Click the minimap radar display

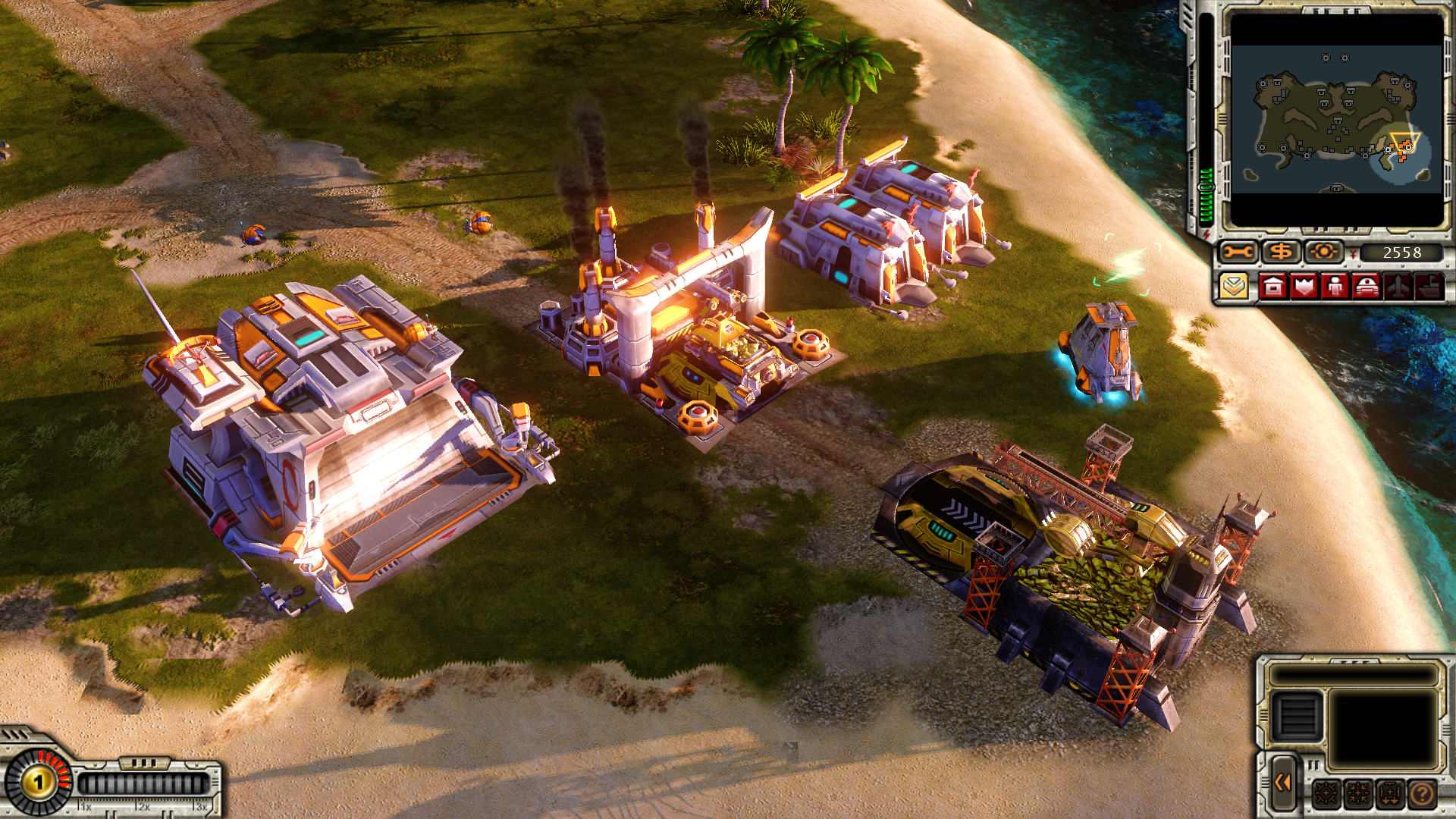[1336, 119]
